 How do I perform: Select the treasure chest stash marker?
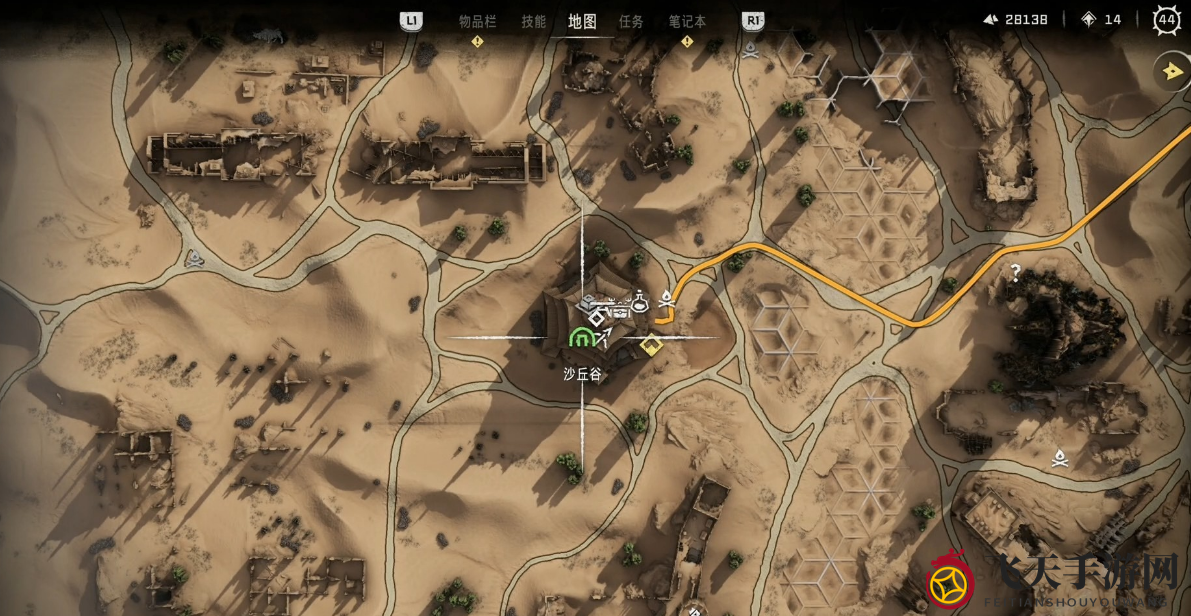point(620,310)
